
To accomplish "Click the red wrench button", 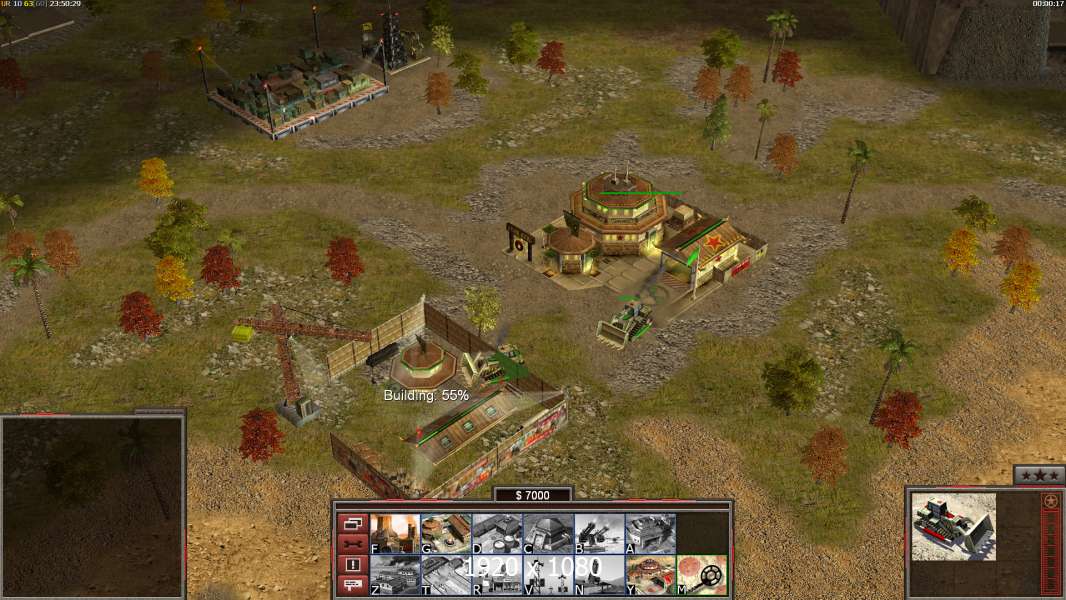I will click(352, 544).
